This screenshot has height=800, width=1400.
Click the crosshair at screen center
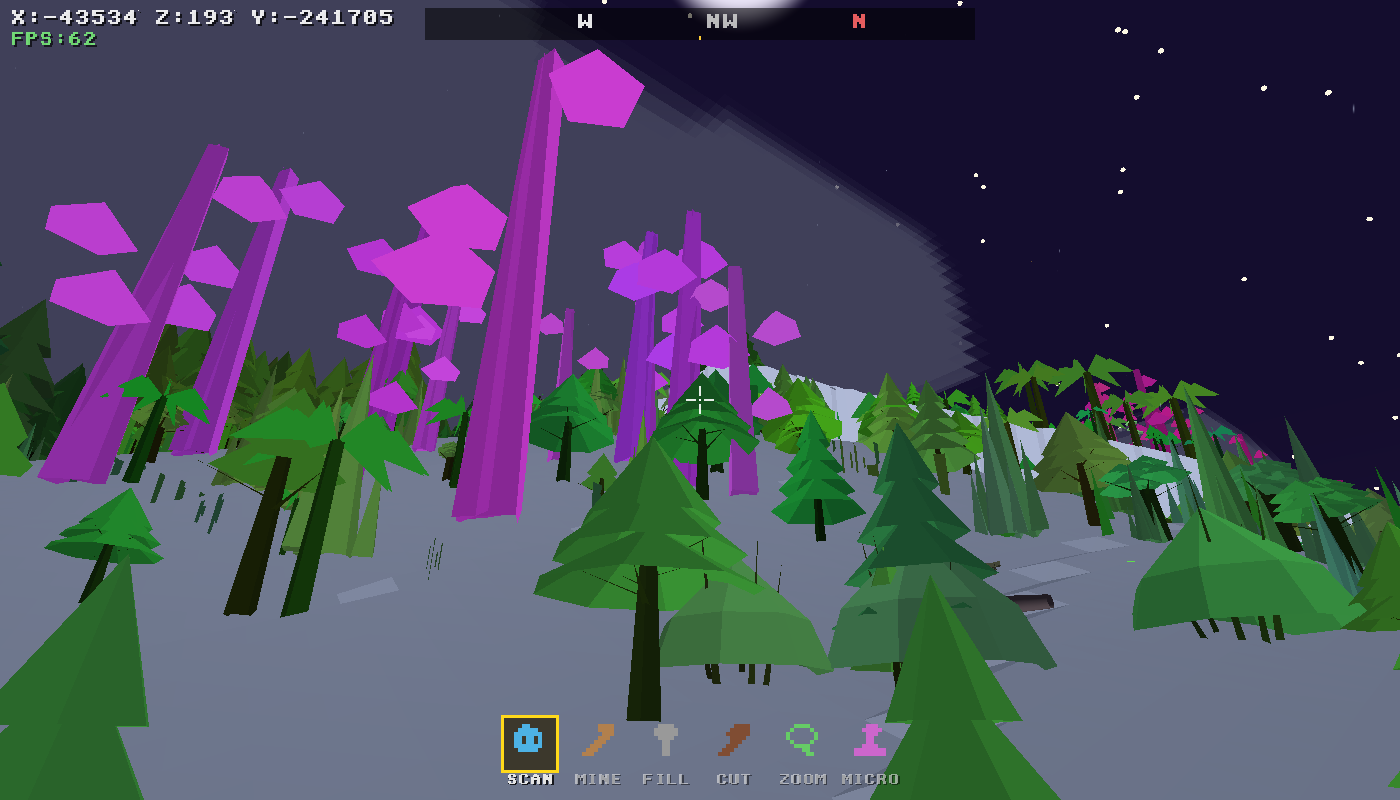pyautogui.click(x=700, y=400)
